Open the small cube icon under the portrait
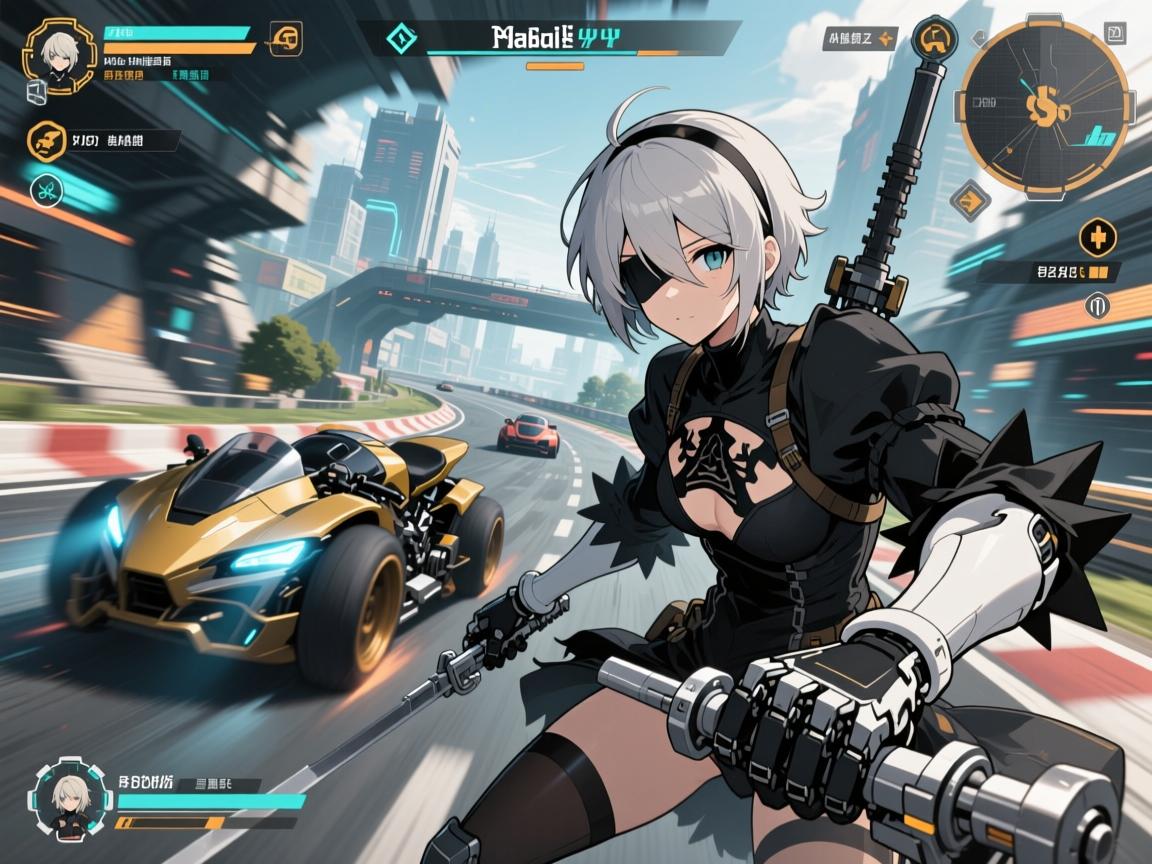The width and height of the screenshot is (1152, 864). point(35,91)
